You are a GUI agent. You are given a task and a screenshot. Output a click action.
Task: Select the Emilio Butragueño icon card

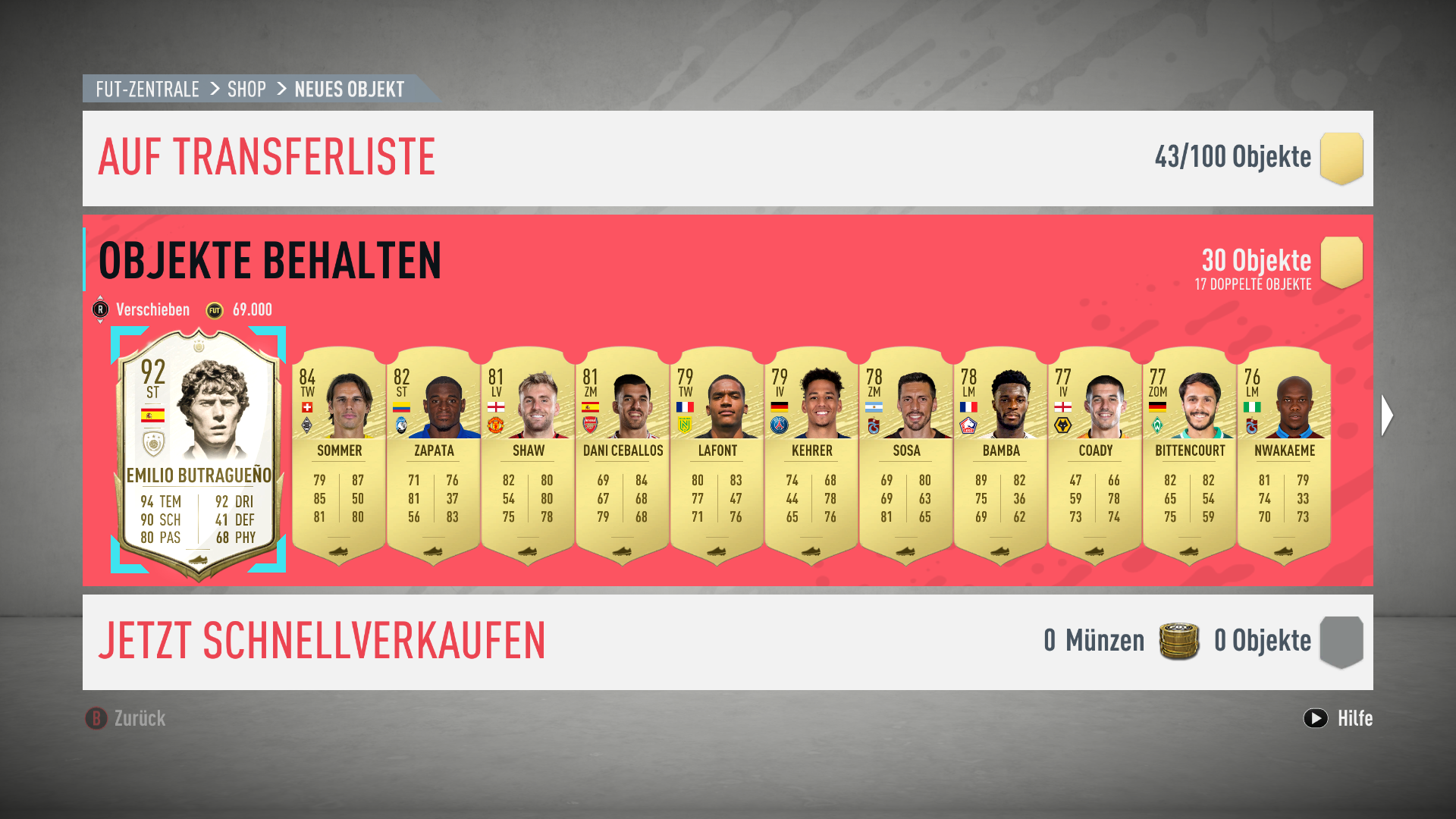(199, 452)
